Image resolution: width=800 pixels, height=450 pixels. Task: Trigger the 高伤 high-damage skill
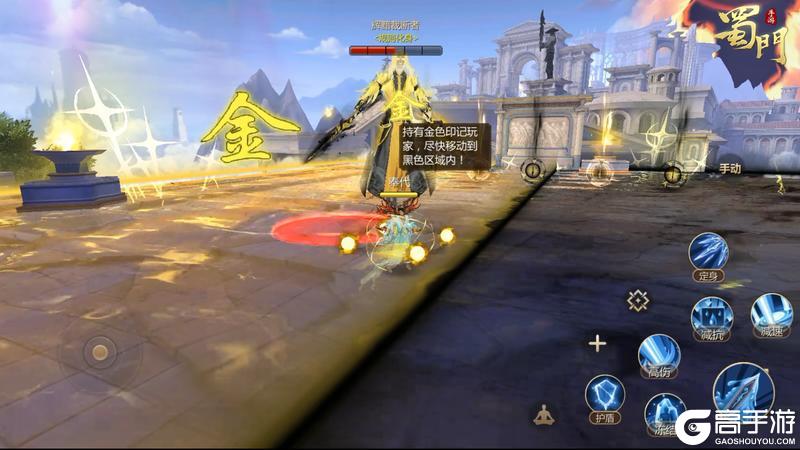tap(659, 354)
